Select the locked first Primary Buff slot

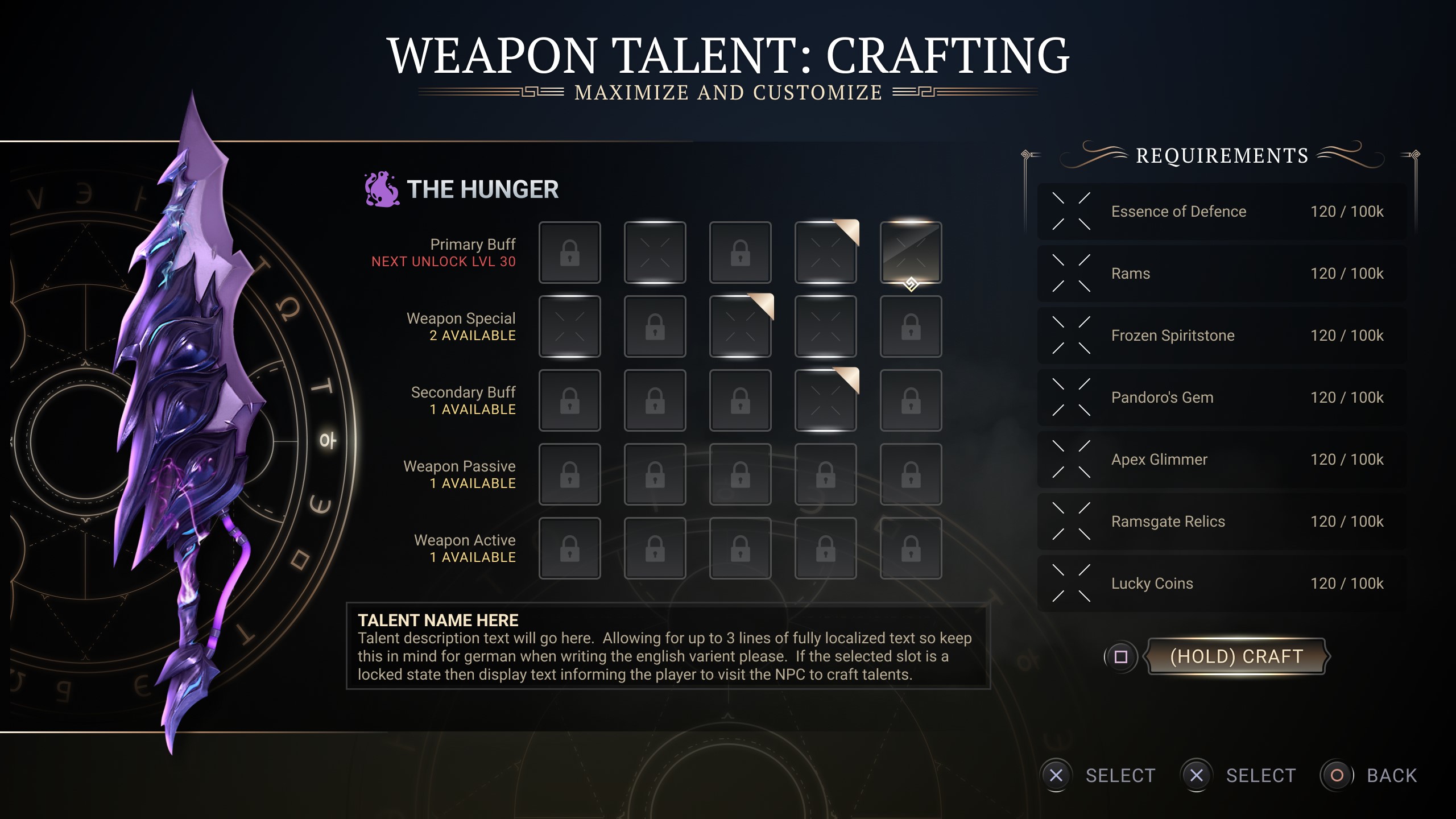[569, 252]
